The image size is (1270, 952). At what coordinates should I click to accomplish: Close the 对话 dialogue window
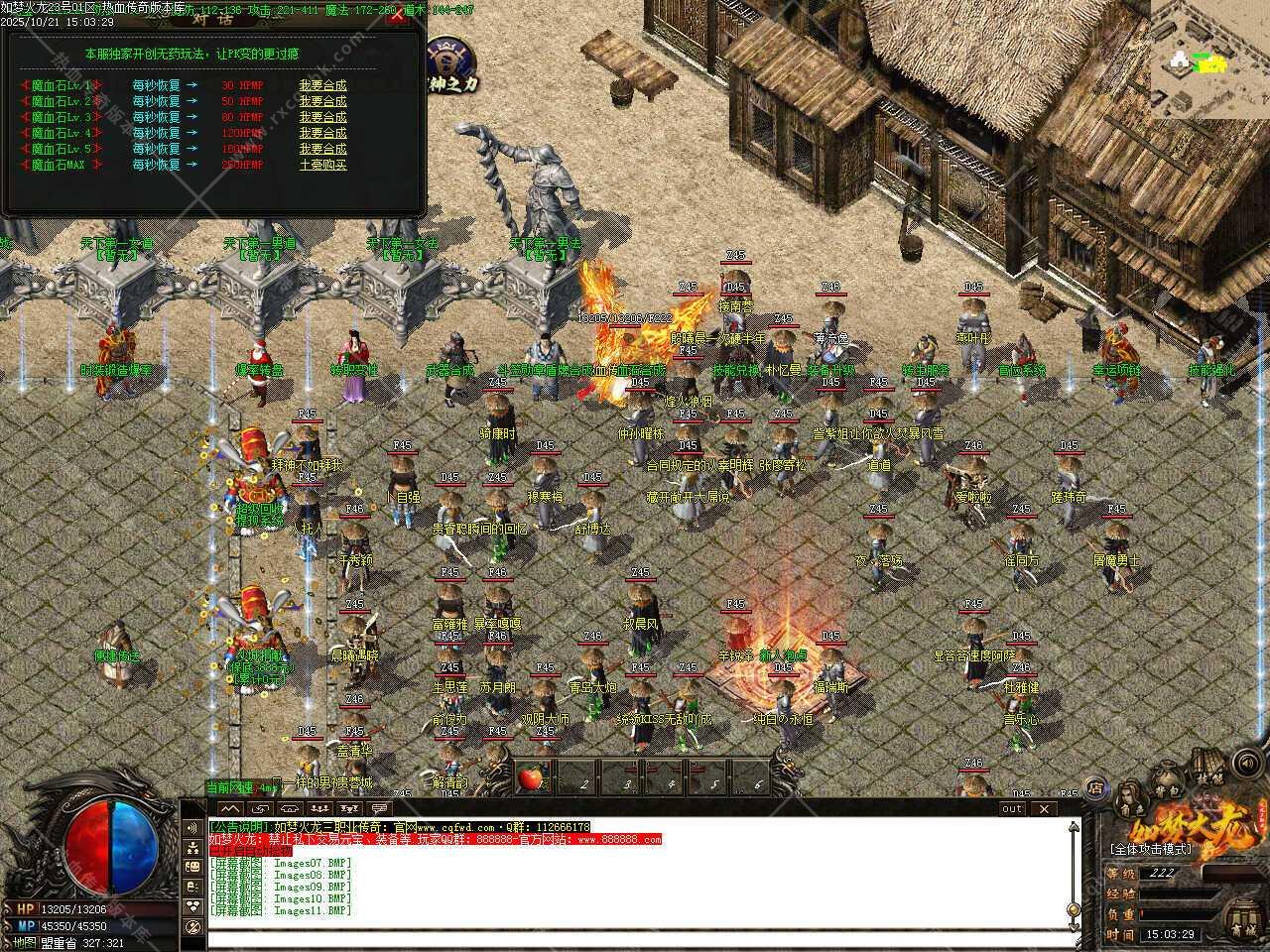tap(397, 16)
